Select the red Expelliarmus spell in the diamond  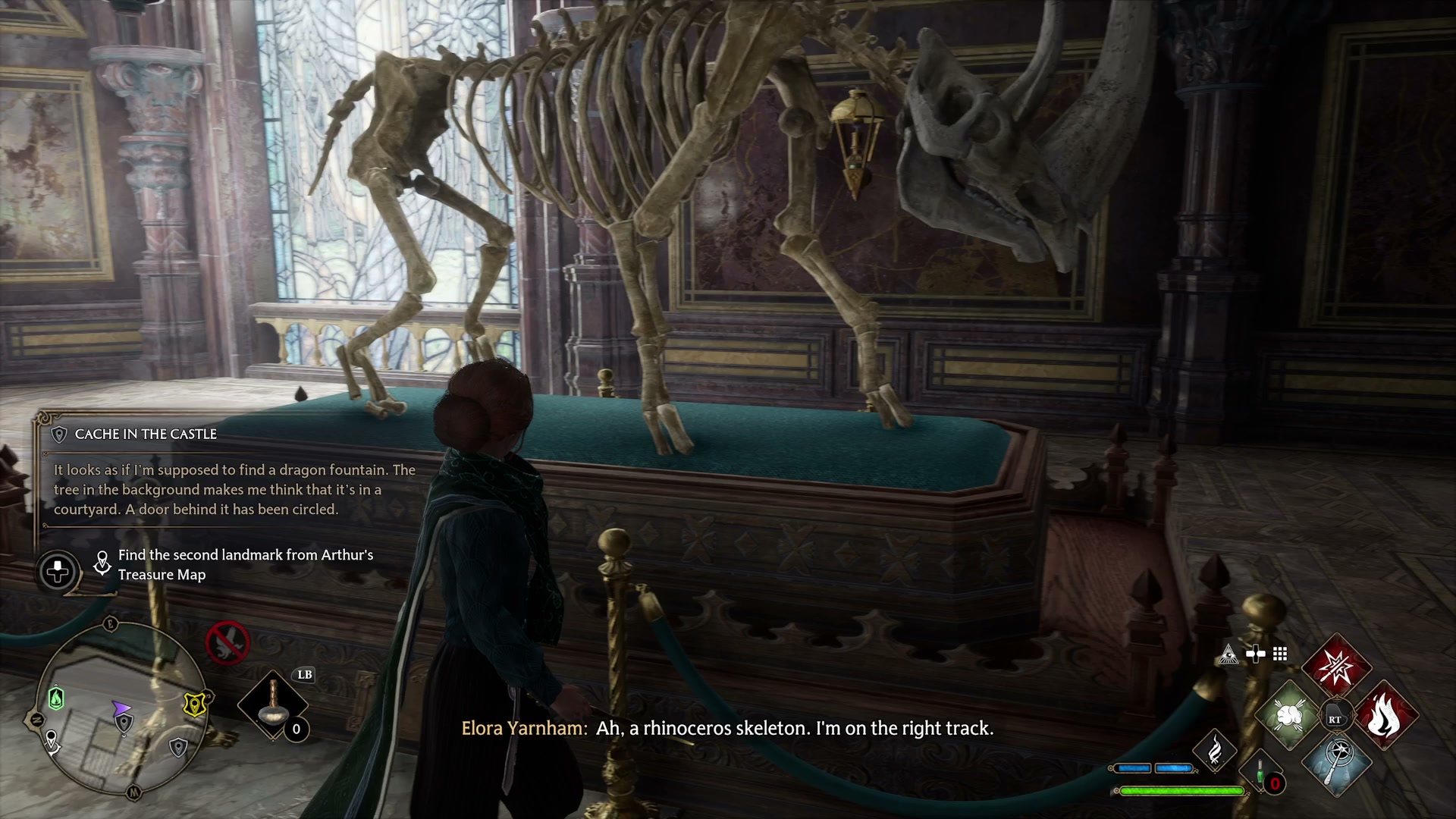[1336, 666]
